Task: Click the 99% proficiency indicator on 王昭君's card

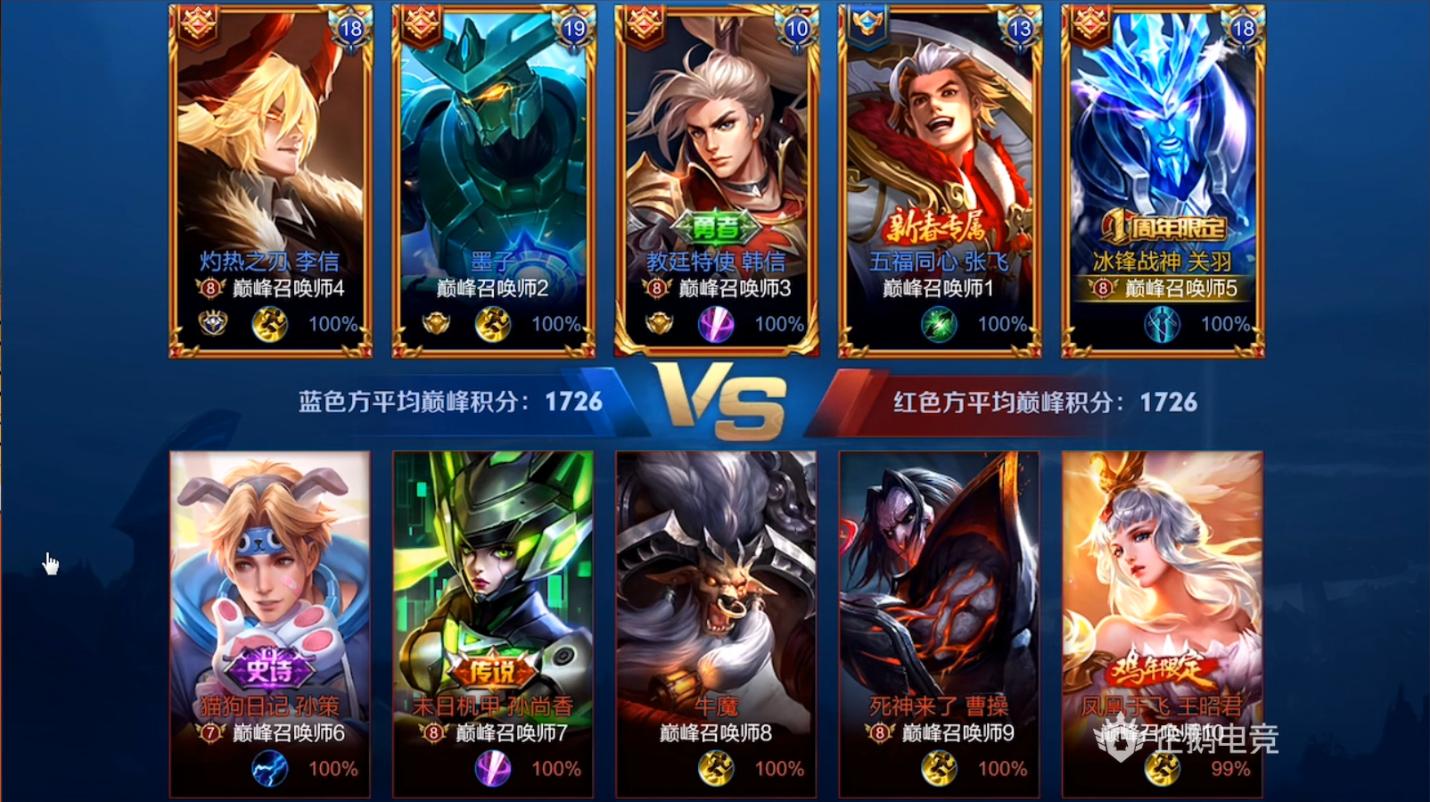Action: (x=1230, y=769)
